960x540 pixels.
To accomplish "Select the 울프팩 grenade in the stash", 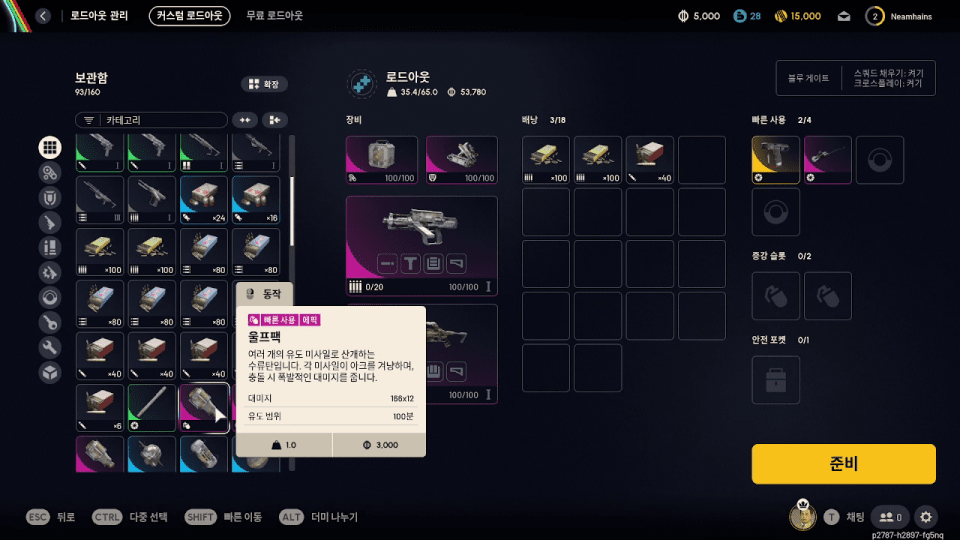I will click(204, 408).
